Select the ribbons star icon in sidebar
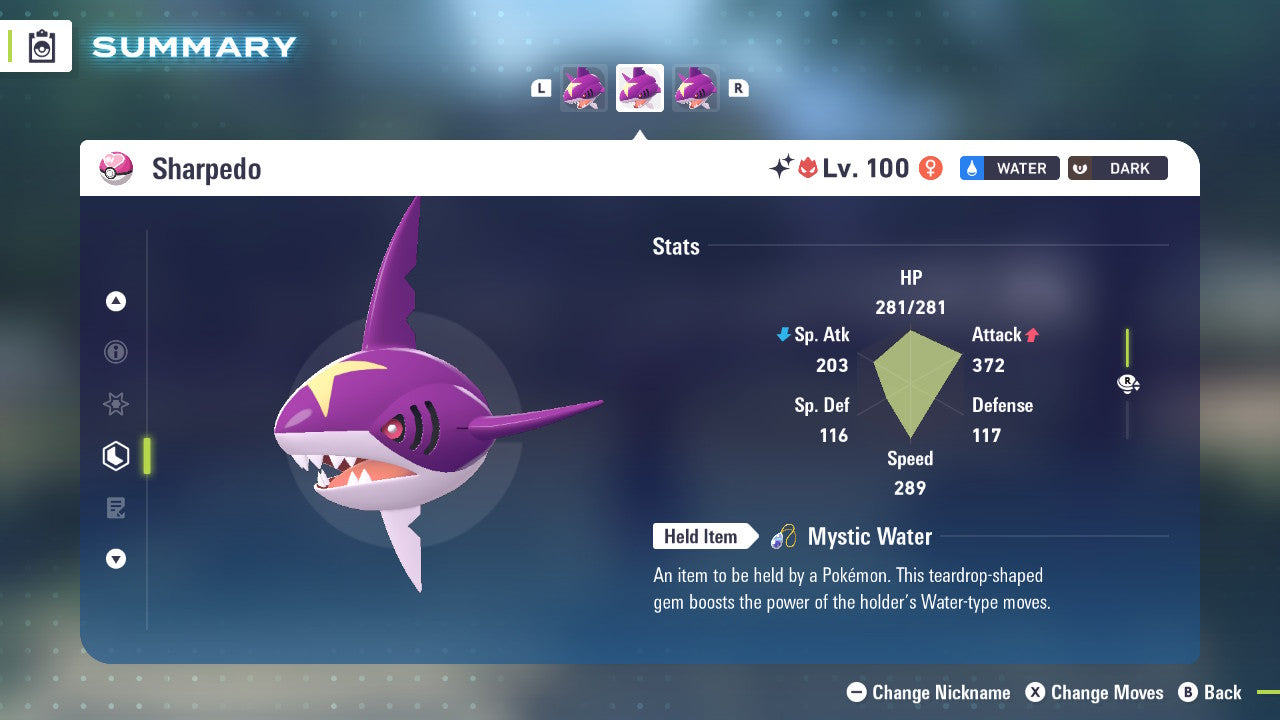The height and width of the screenshot is (720, 1280). click(x=115, y=404)
